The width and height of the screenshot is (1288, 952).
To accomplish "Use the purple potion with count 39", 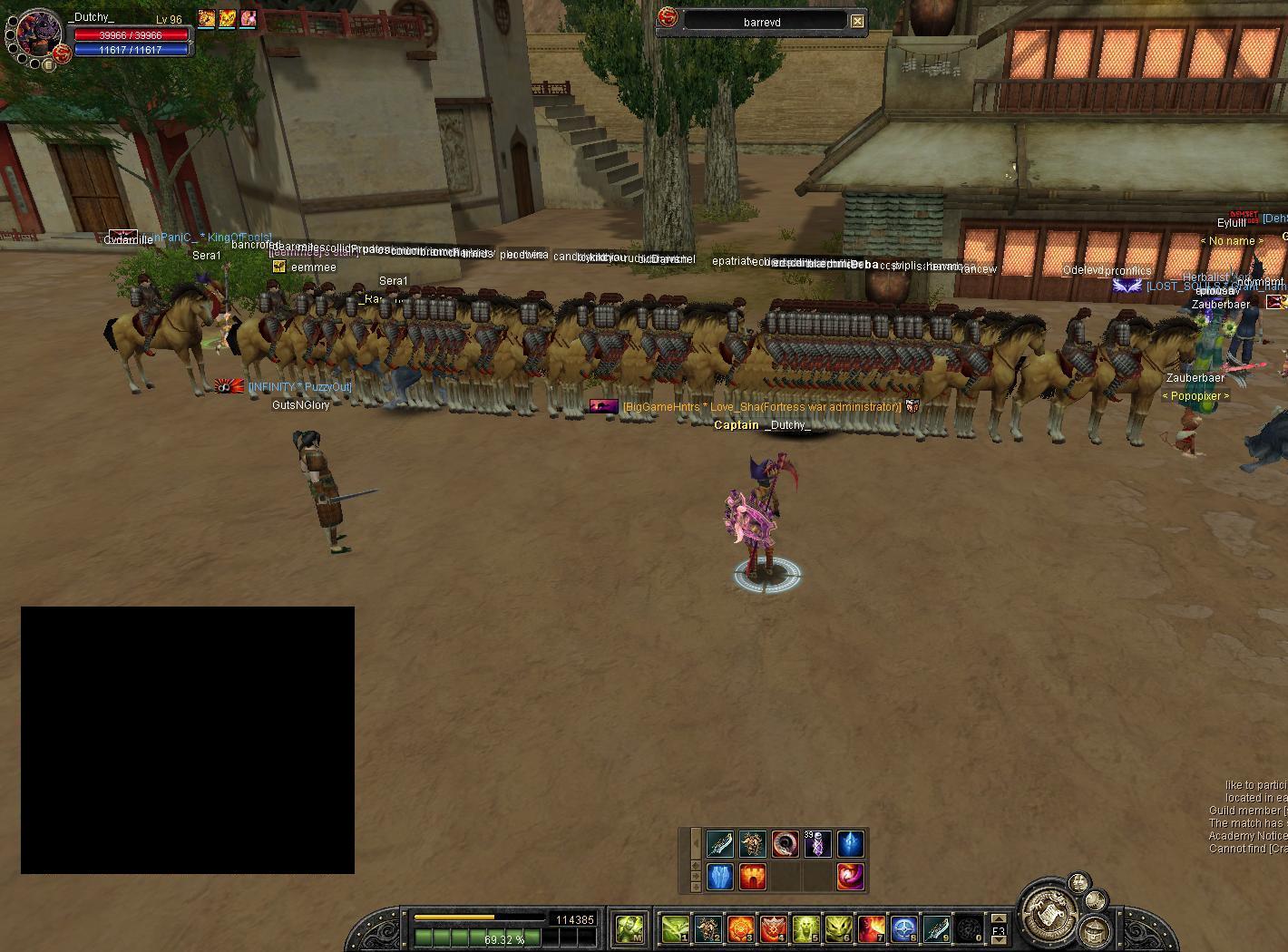I will 817,844.
